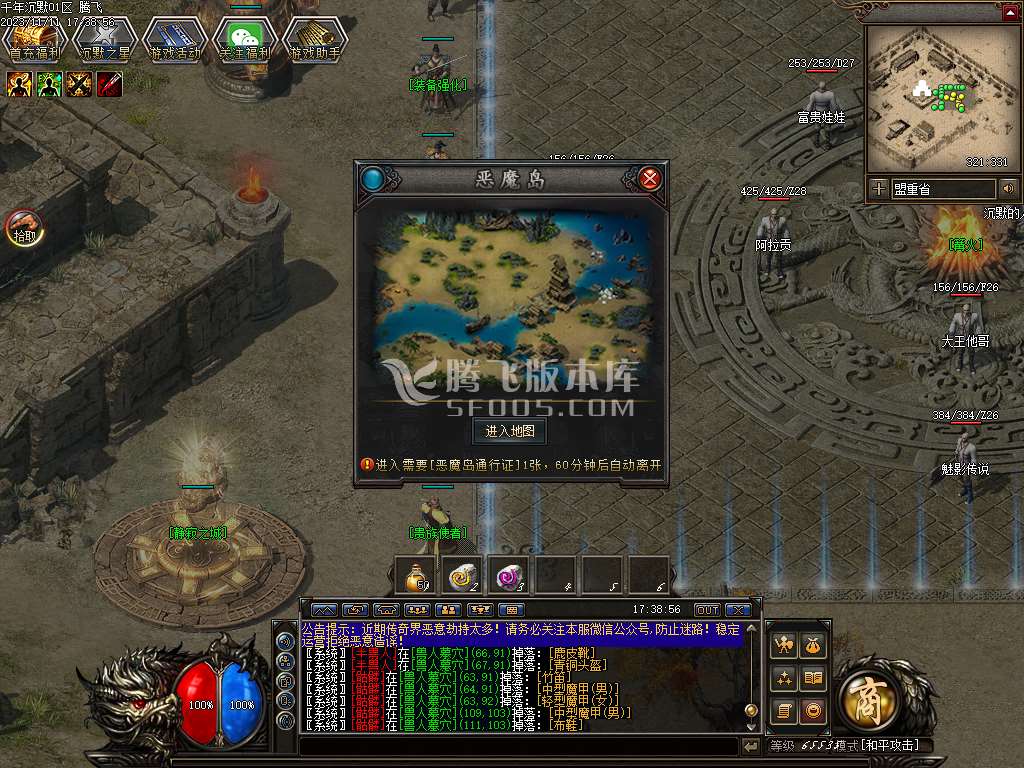Click the chat text input box
The image size is (1024, 768).
pyautogui.click(x=518, y=746)
